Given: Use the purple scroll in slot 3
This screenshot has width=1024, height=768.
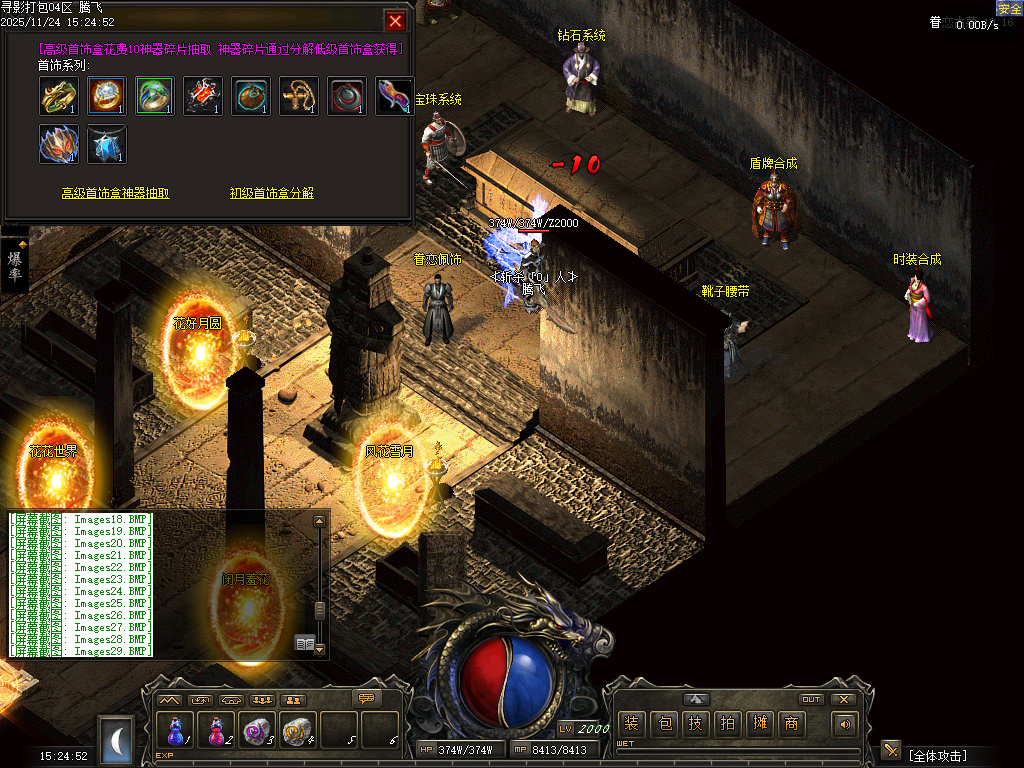Looking at the screenshot, I should pyautogui.click(x=257, y=731).
